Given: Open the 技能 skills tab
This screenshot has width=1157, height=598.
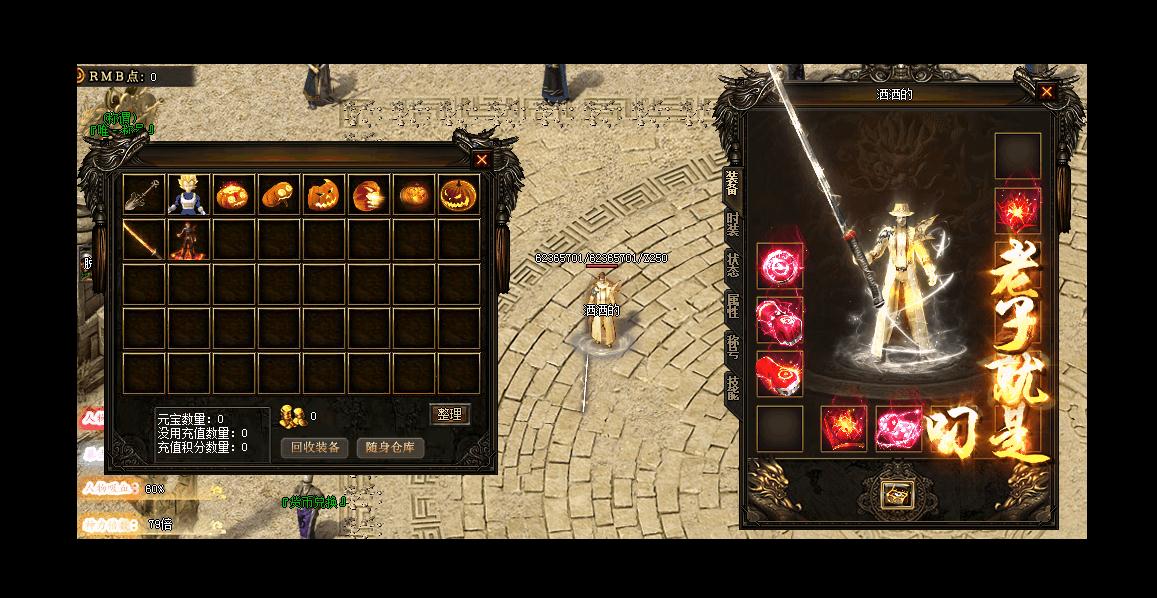Looking at the screenshot, I should (732, 388).
